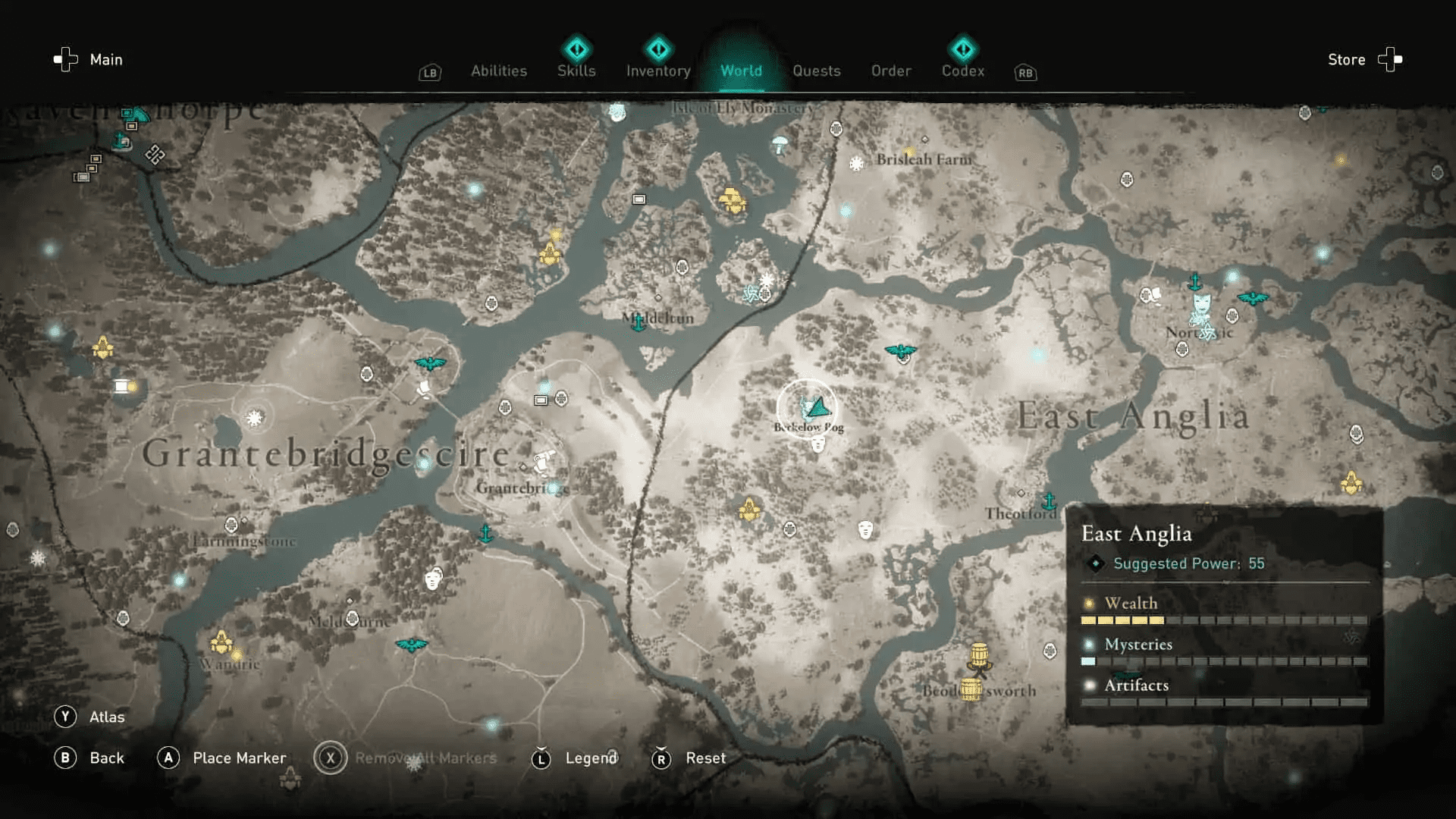Switch to the Quests tab
Viewport: 1456px width, 819px height.
[x=817, y=71]
